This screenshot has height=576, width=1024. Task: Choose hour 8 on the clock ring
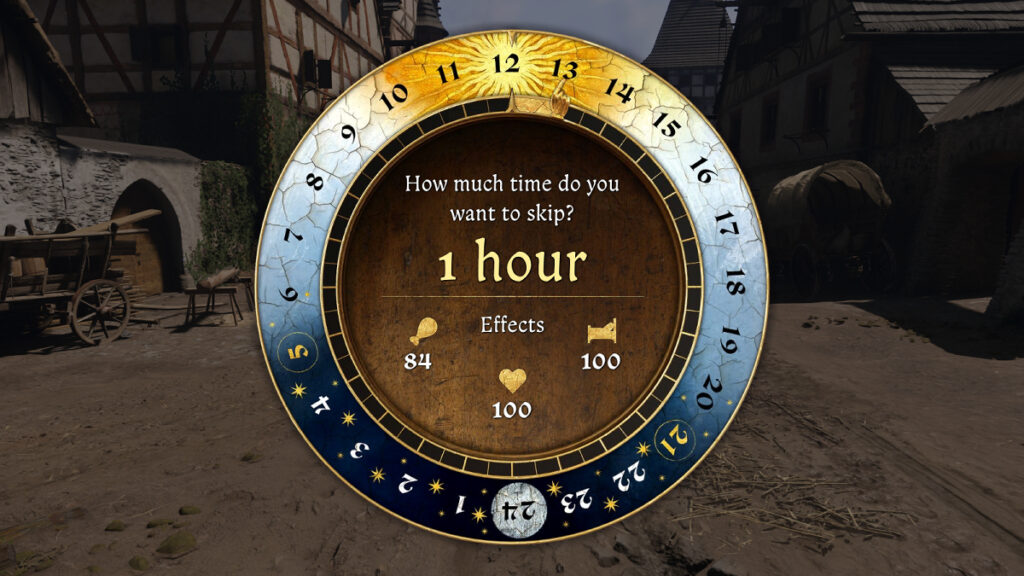coord(315,182)
